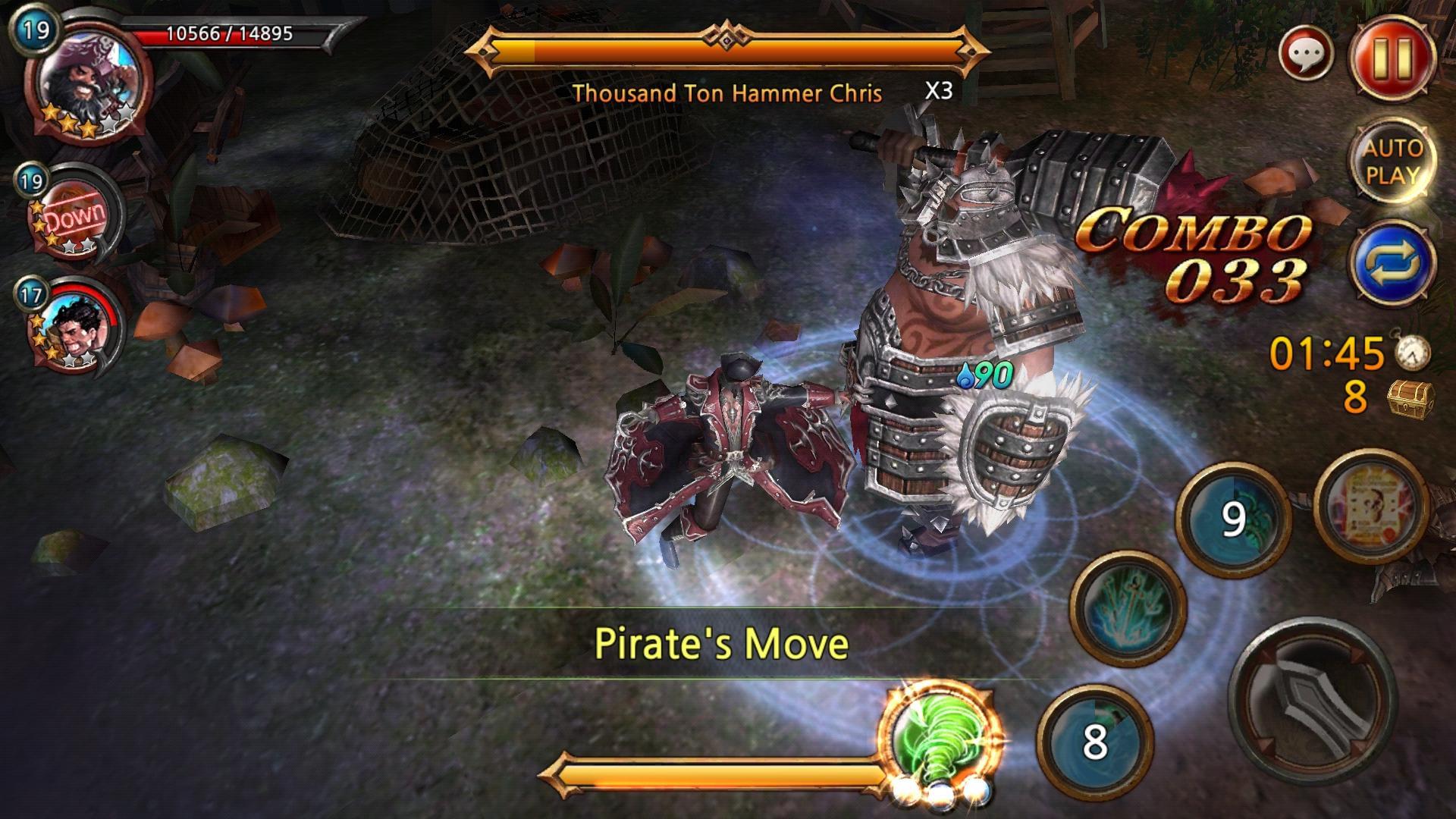Use the basic sword attack button
Image resolution: width=1456 pixels, height=819 pixels.
[x=1312, y=704]
